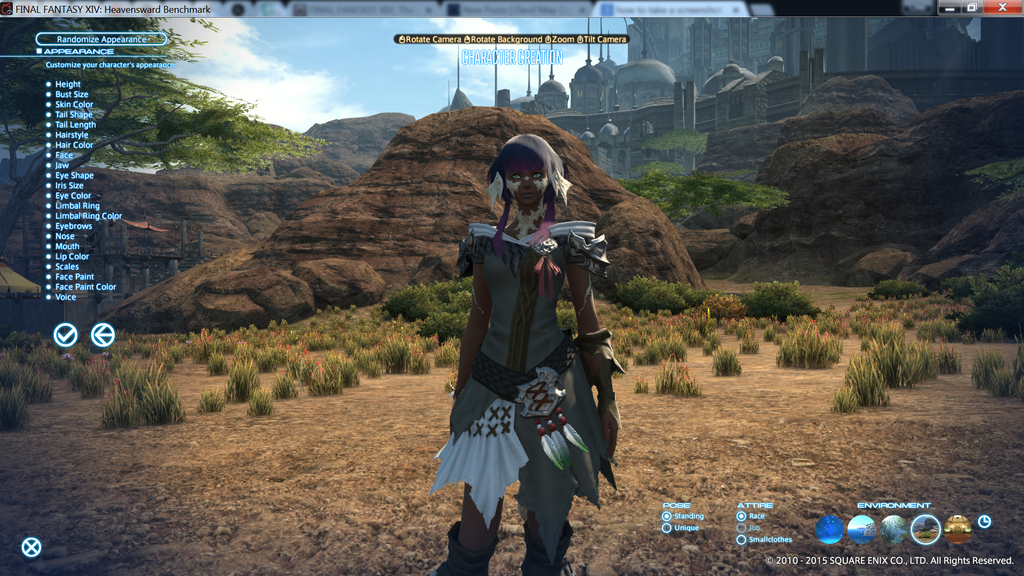The image size is (1024, 576).
Task: Toggle the time of day clock icon
Action: click(984, 521)
